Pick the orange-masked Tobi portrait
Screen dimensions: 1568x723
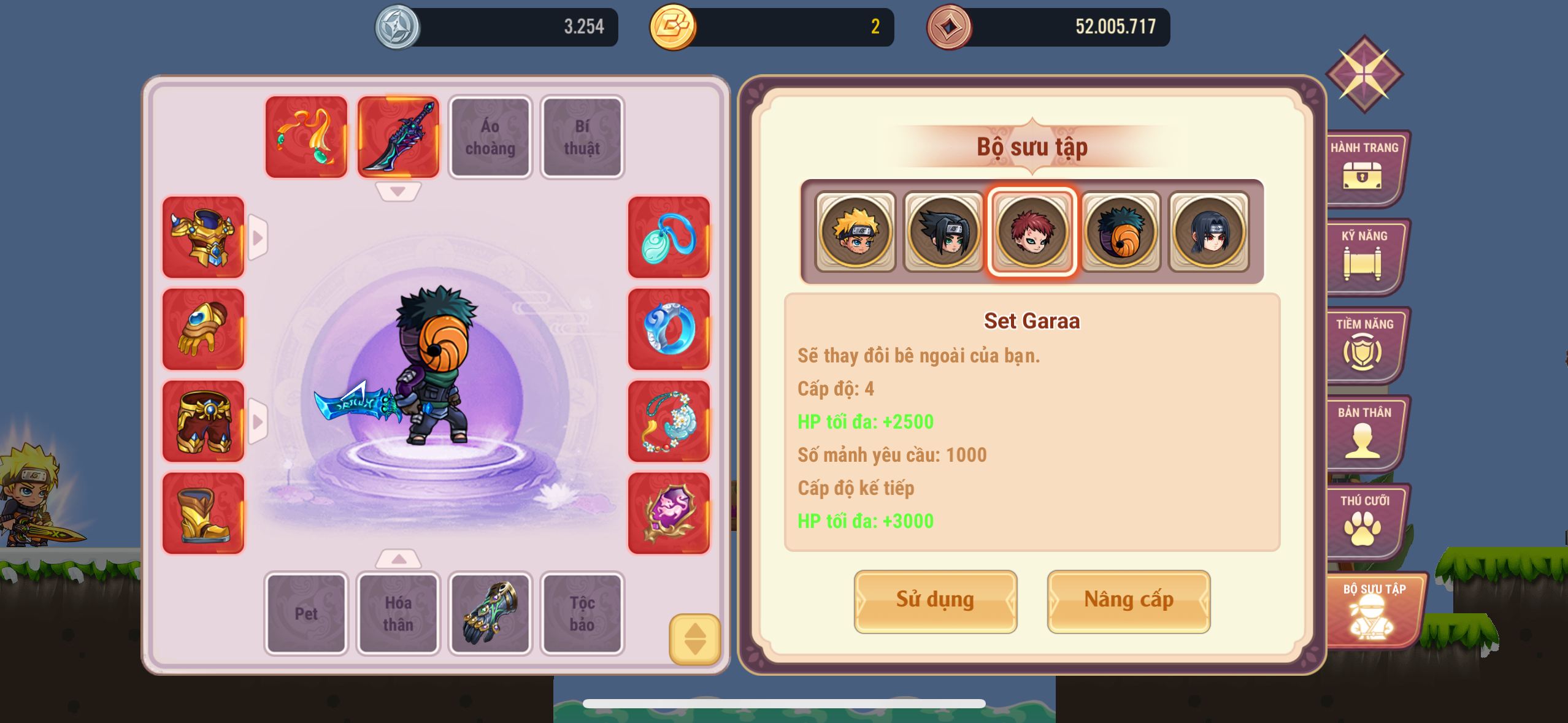(1120, 232)
